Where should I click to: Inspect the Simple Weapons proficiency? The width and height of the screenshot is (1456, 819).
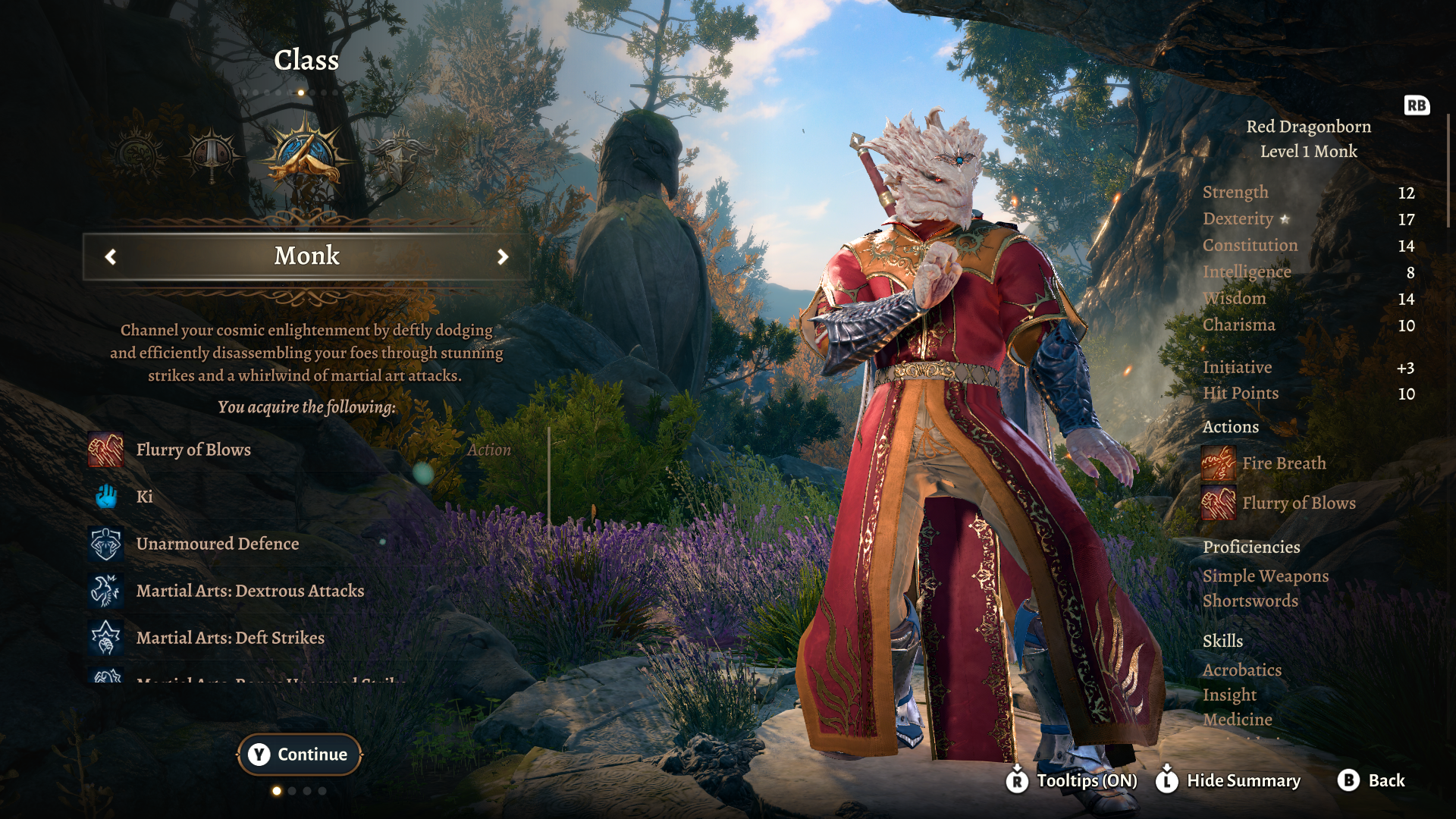(1265, 576)
